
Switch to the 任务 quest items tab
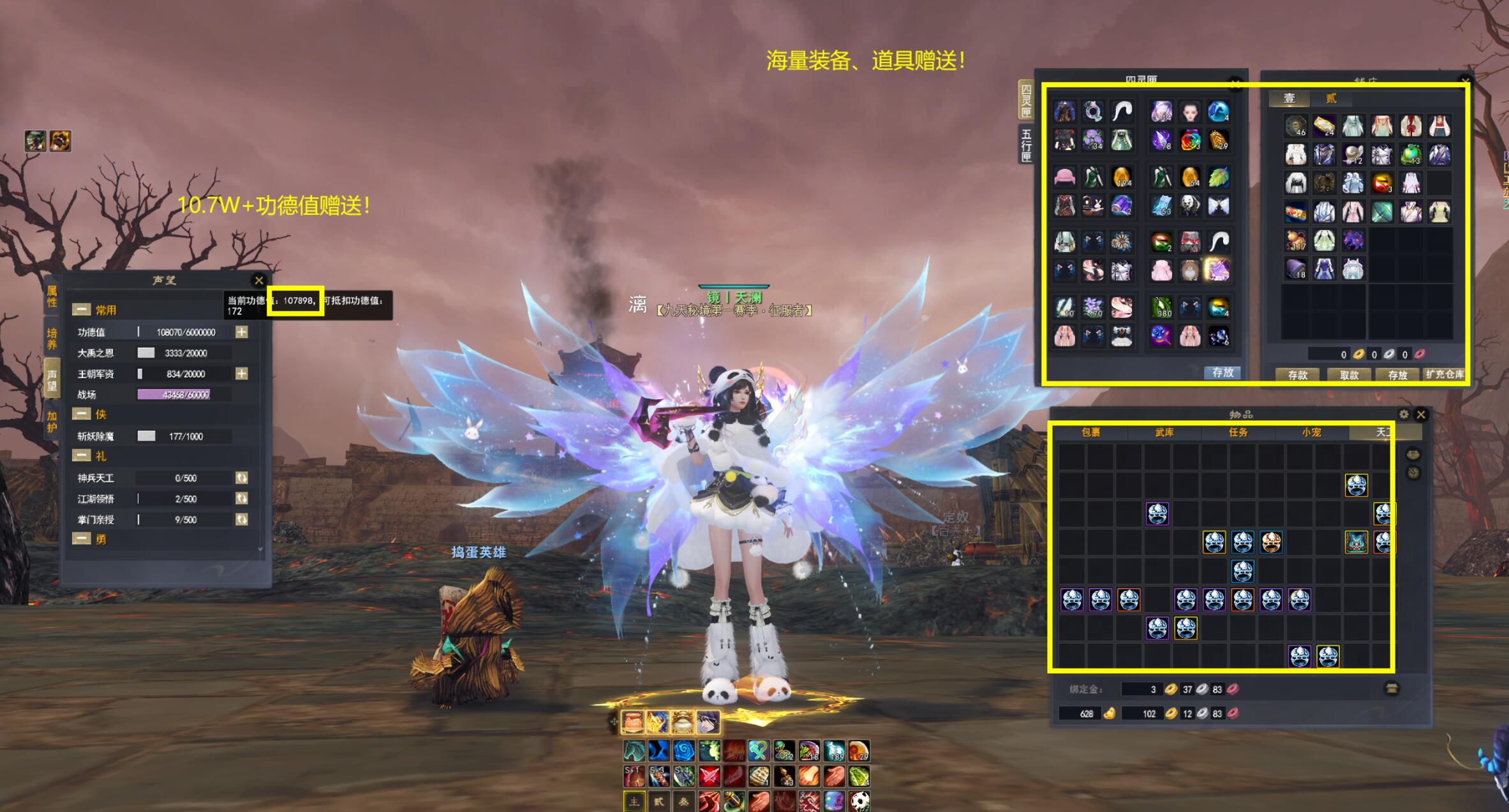click(x=1238, y=432)
